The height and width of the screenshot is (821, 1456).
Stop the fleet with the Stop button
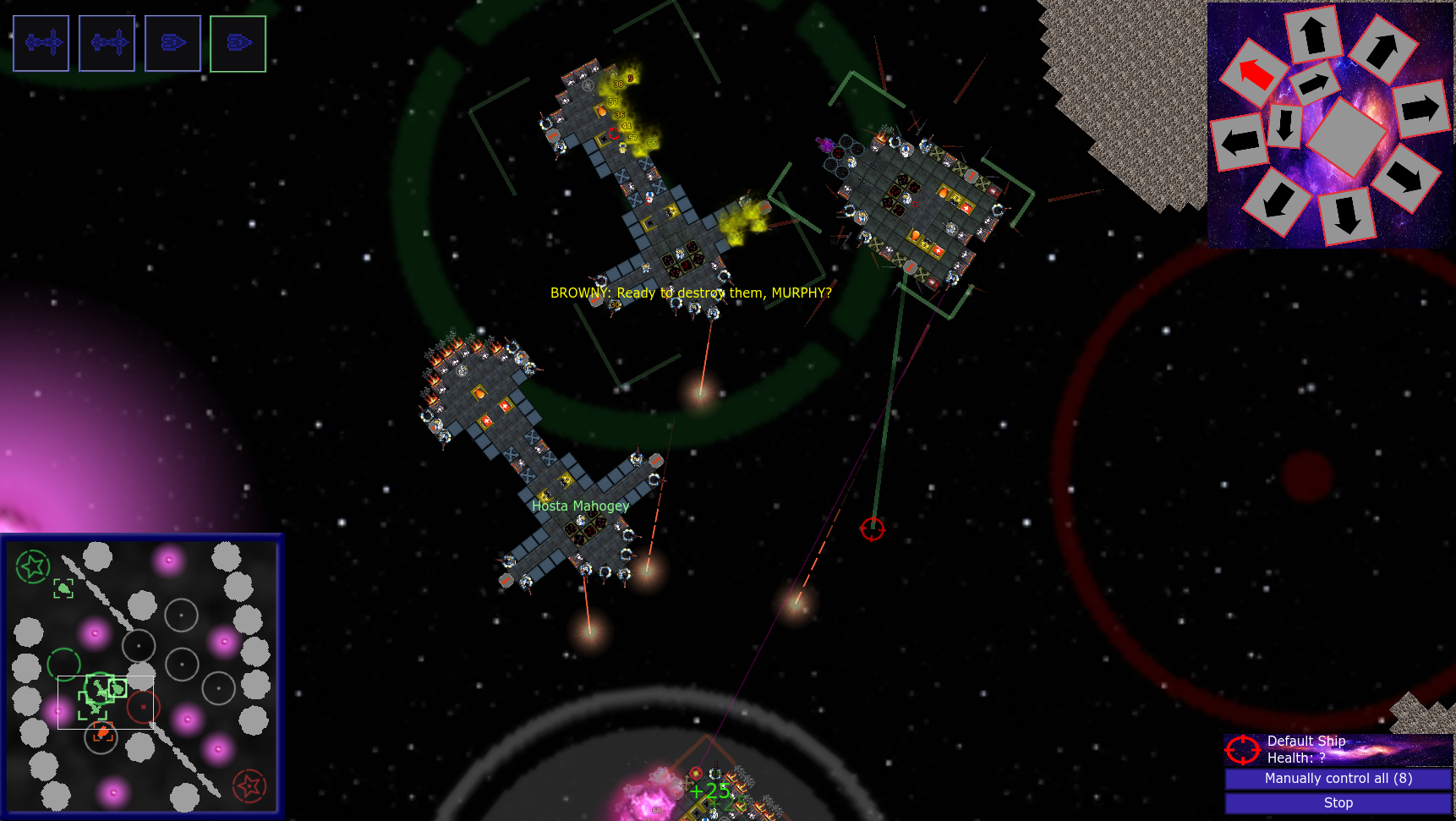[x=1338, y=802]
